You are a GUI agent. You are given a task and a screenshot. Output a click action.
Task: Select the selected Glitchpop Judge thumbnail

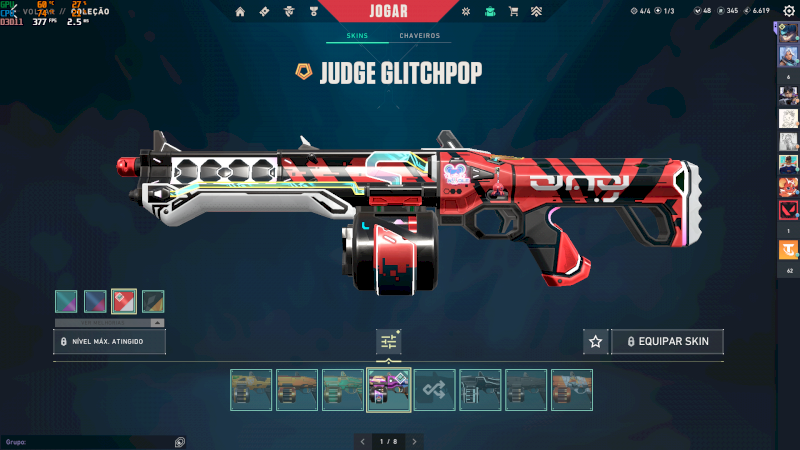389,390
